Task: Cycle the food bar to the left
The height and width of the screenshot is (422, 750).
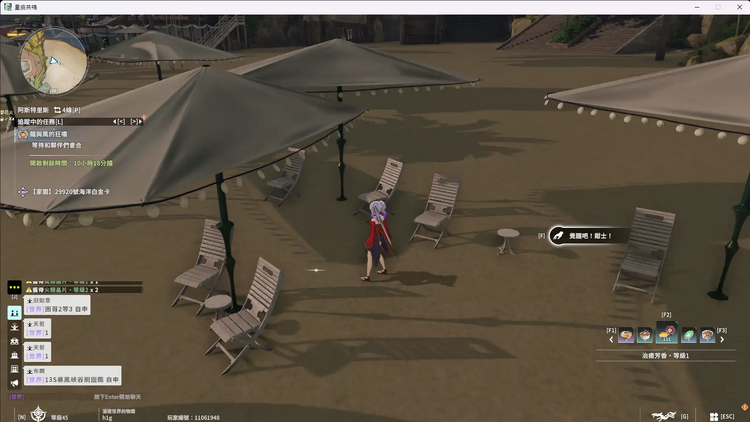Action: point(612,339)
